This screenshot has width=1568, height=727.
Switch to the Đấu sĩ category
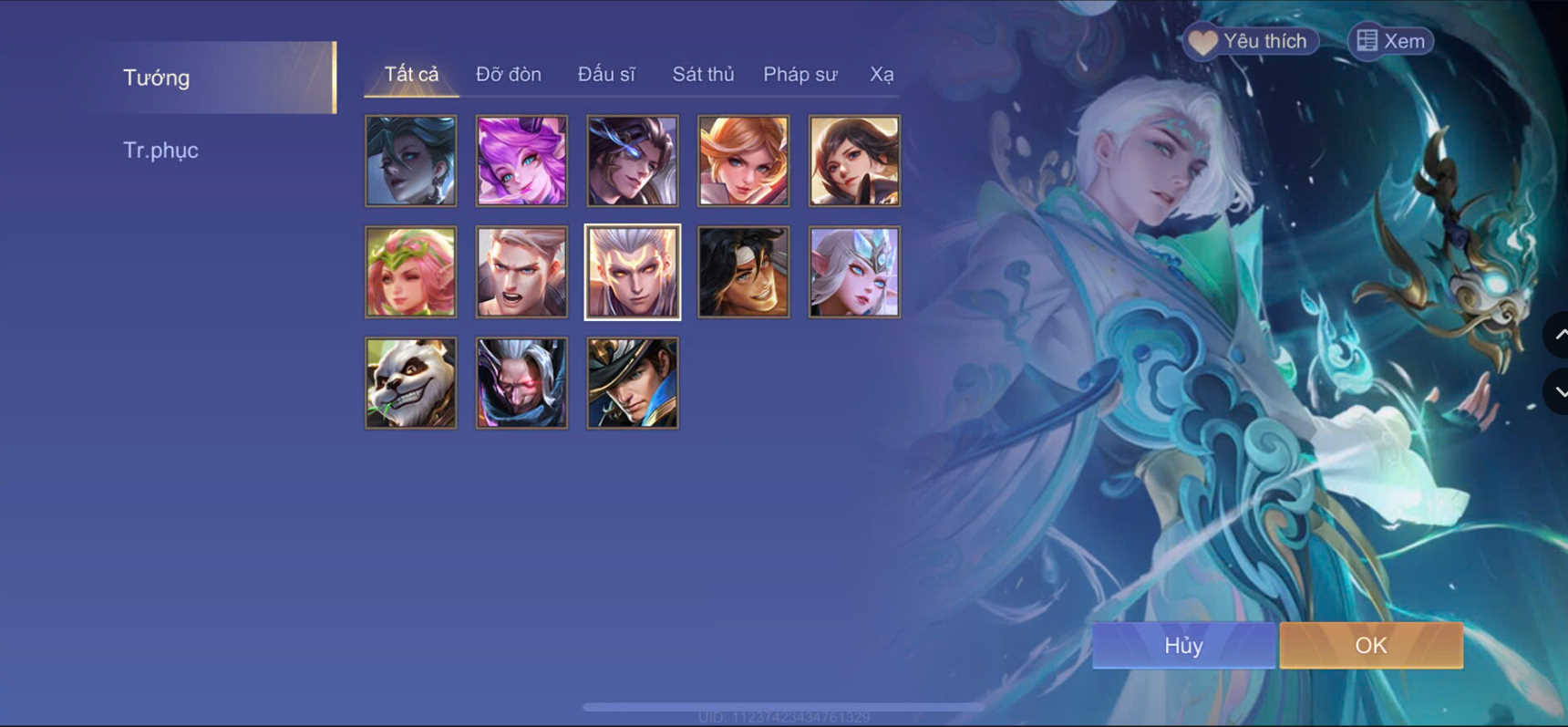(x=608, y=75)
